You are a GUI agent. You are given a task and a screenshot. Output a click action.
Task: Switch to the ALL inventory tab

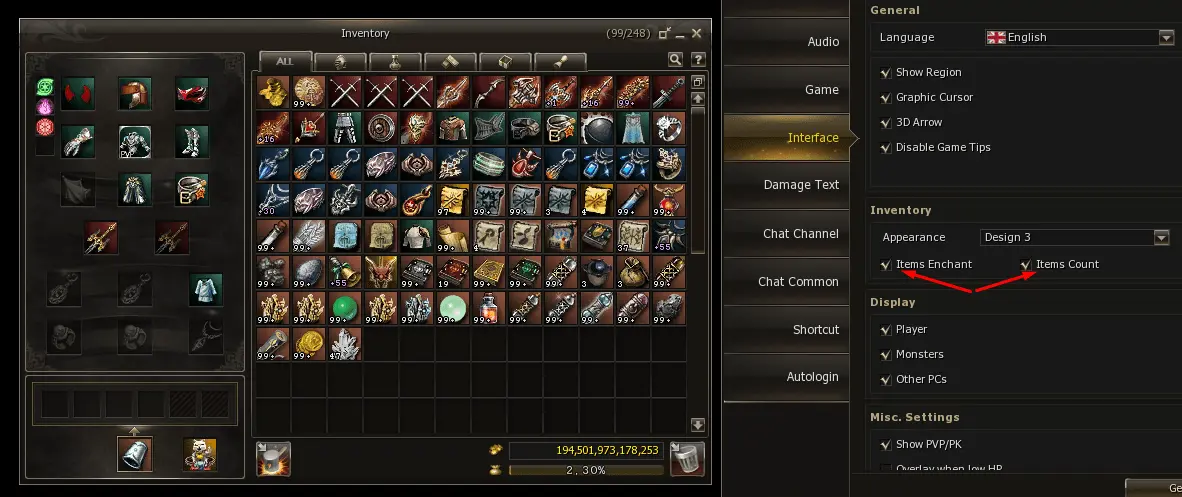[285, 61]
